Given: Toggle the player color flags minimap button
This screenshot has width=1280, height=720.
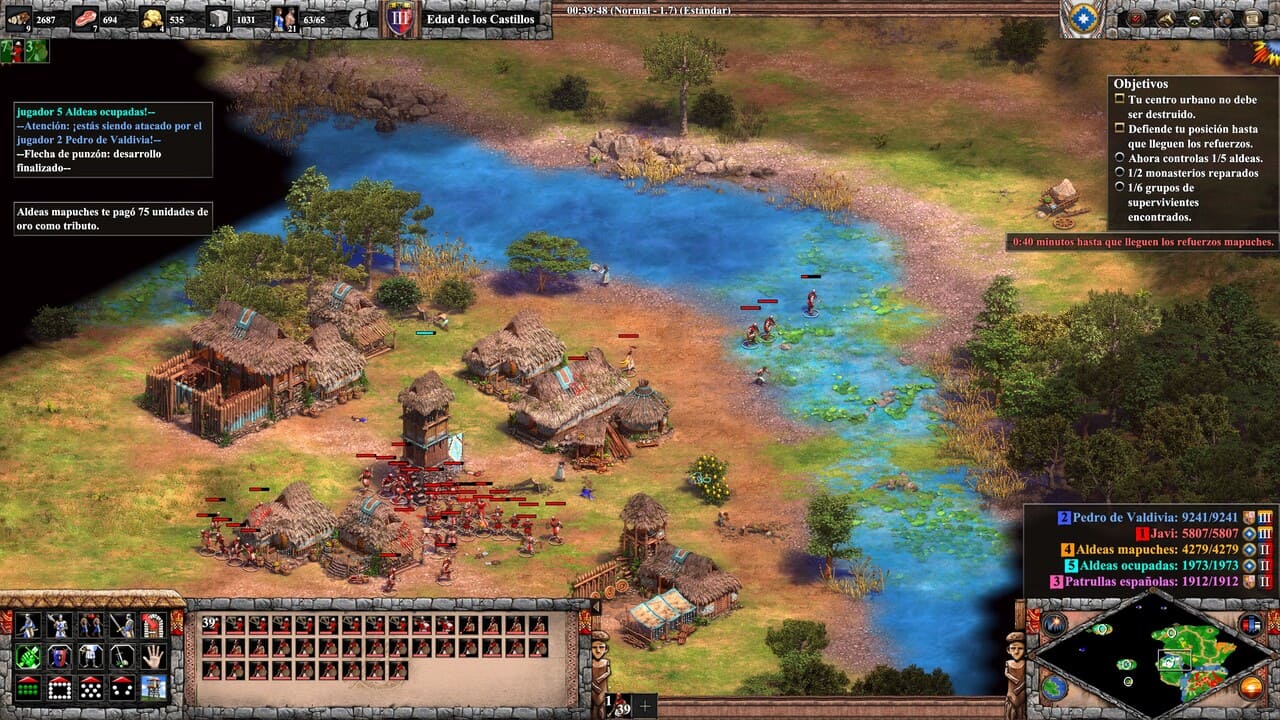Looking at the screenshot, I should [1251, 625].
